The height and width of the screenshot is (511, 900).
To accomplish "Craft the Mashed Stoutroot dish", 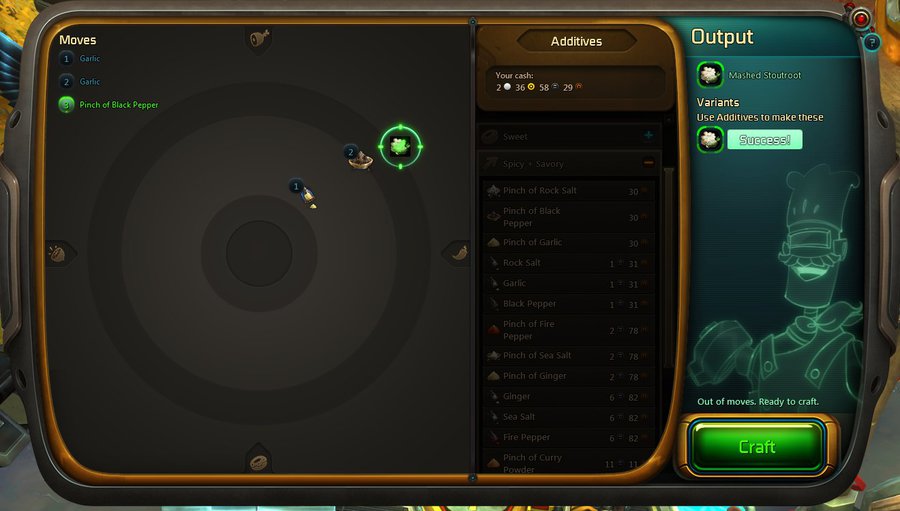I will [x=756, y=446].
